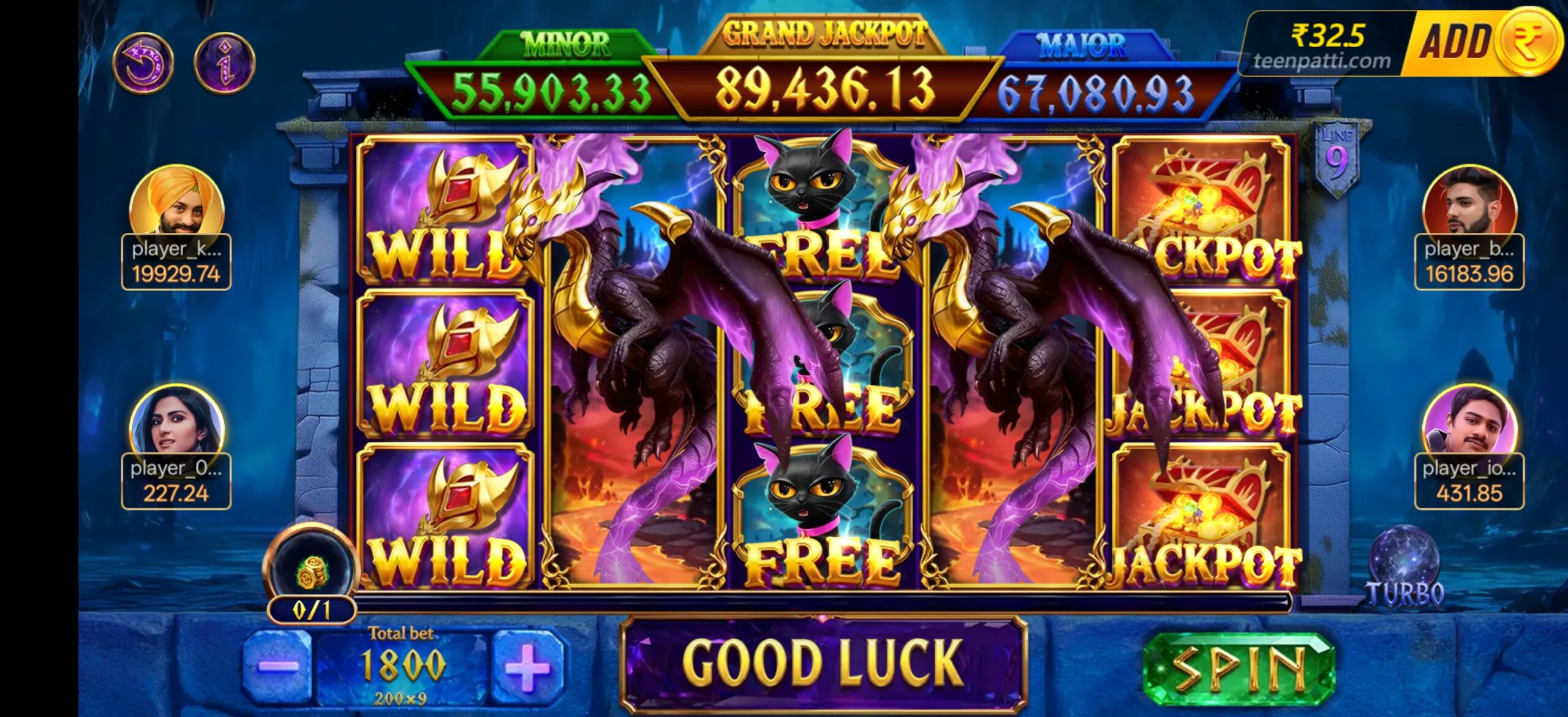View the turbaned player_k avatar
This screenshot has height=717, width=1568.
tap(176, 202)
